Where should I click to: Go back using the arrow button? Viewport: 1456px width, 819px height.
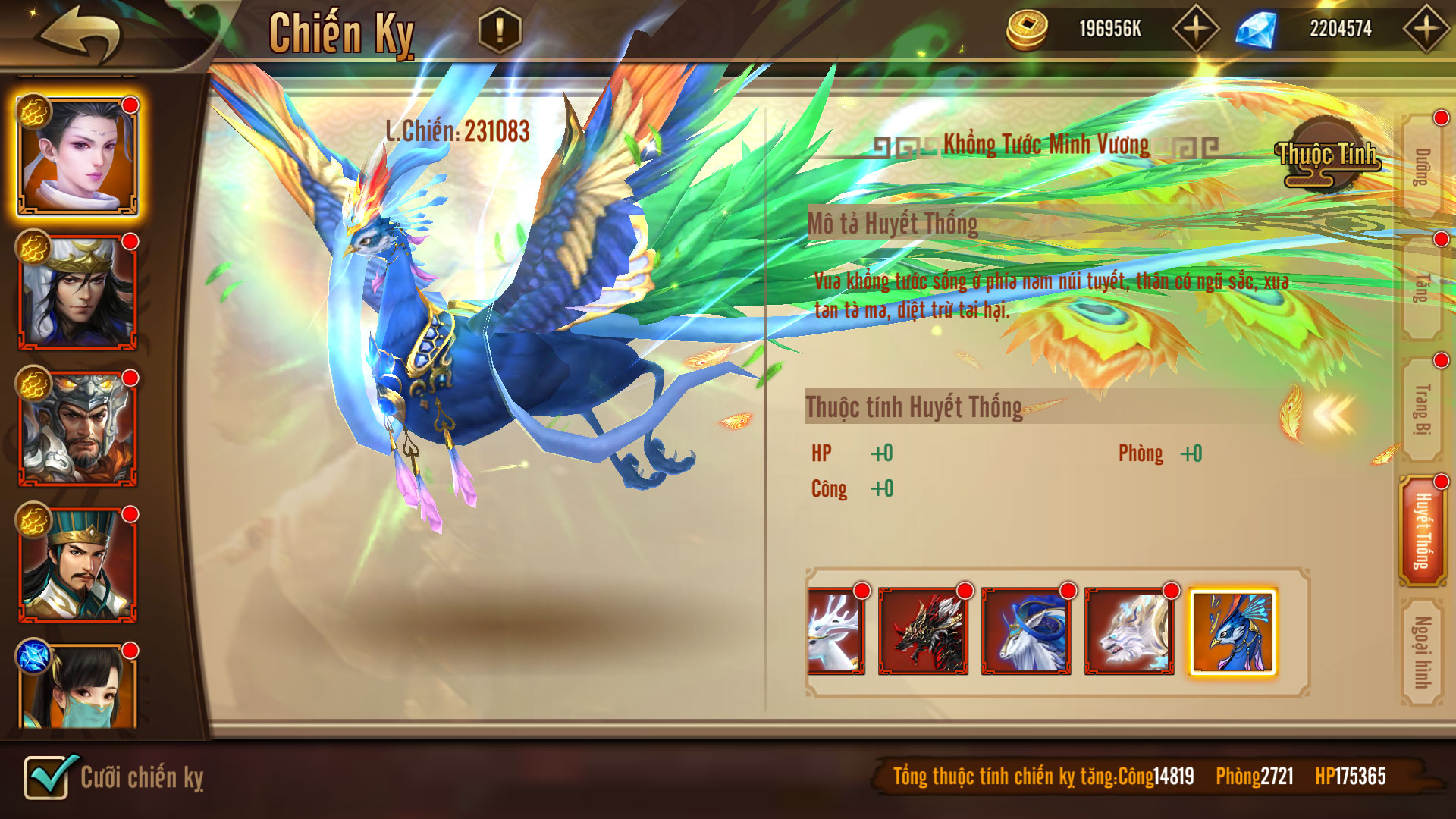pos(81,34)
